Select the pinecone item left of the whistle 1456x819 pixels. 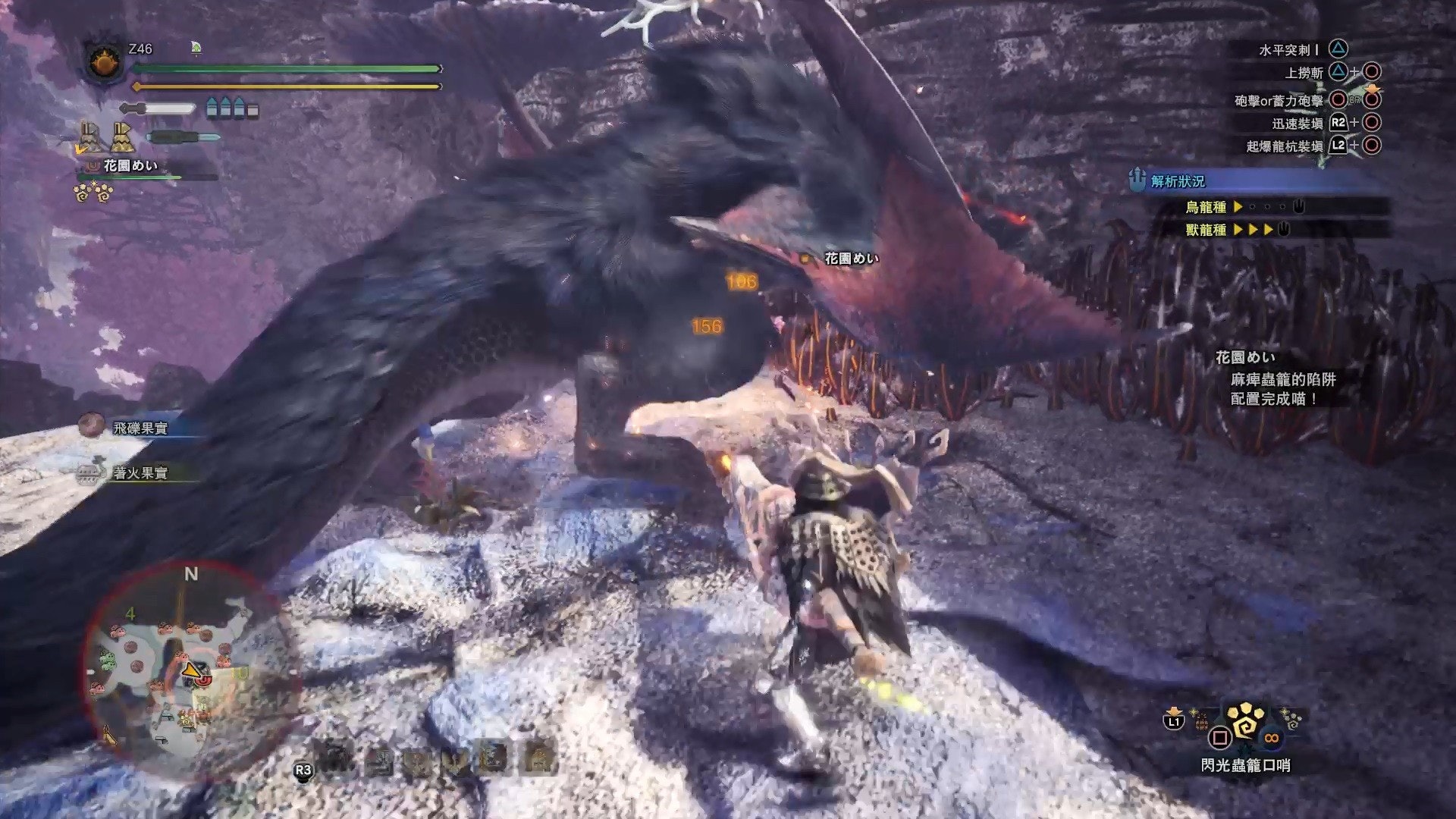[x=1202, y=722]
